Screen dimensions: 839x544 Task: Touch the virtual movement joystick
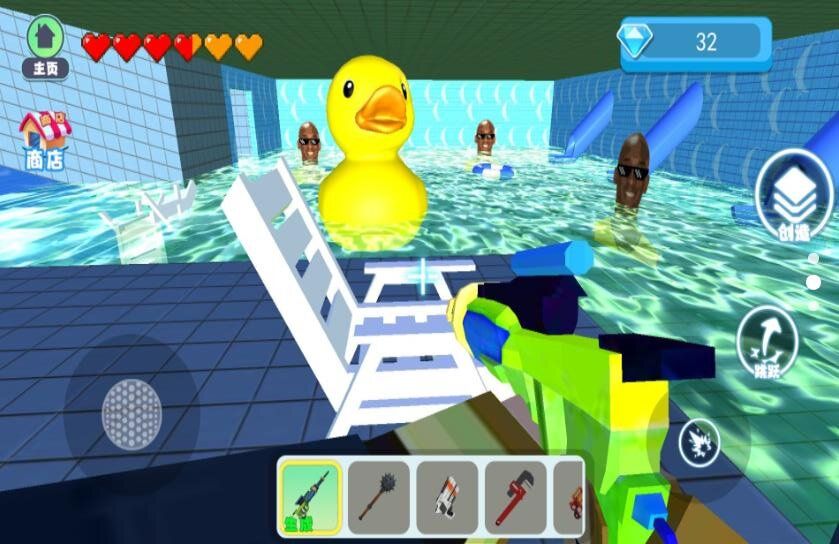coord(131,410)
